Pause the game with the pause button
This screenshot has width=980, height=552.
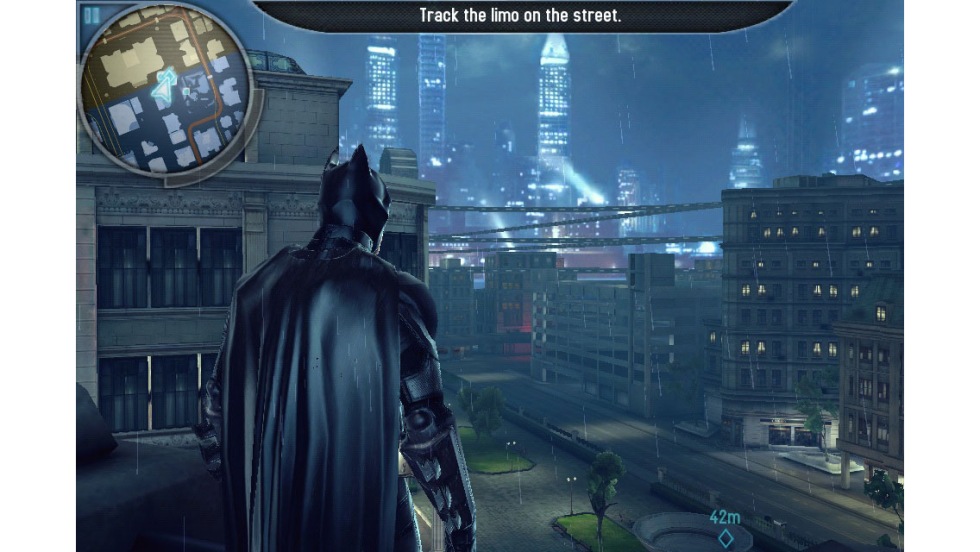point(92,15)
